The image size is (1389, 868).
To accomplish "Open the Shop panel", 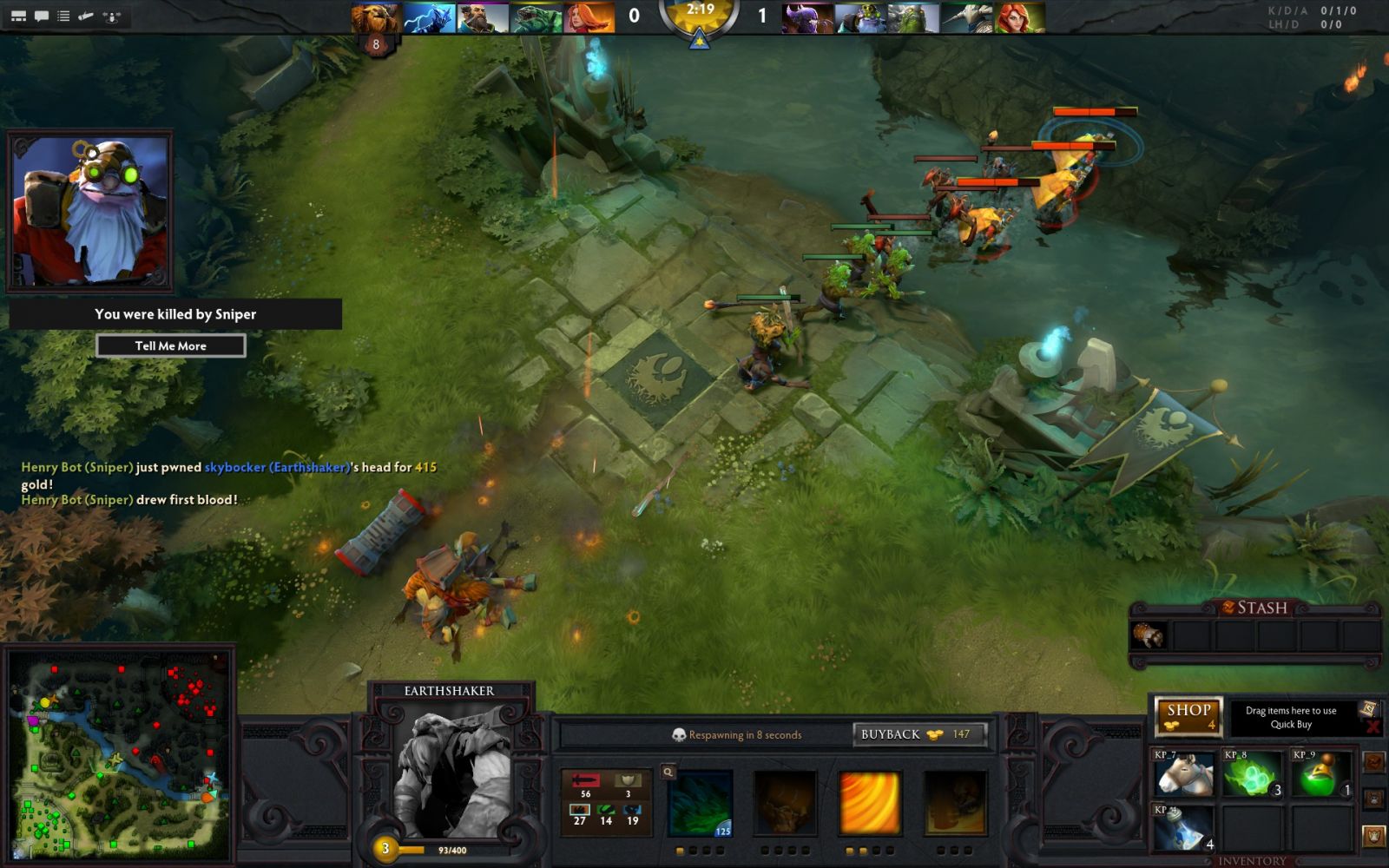I will point(1188,716).
